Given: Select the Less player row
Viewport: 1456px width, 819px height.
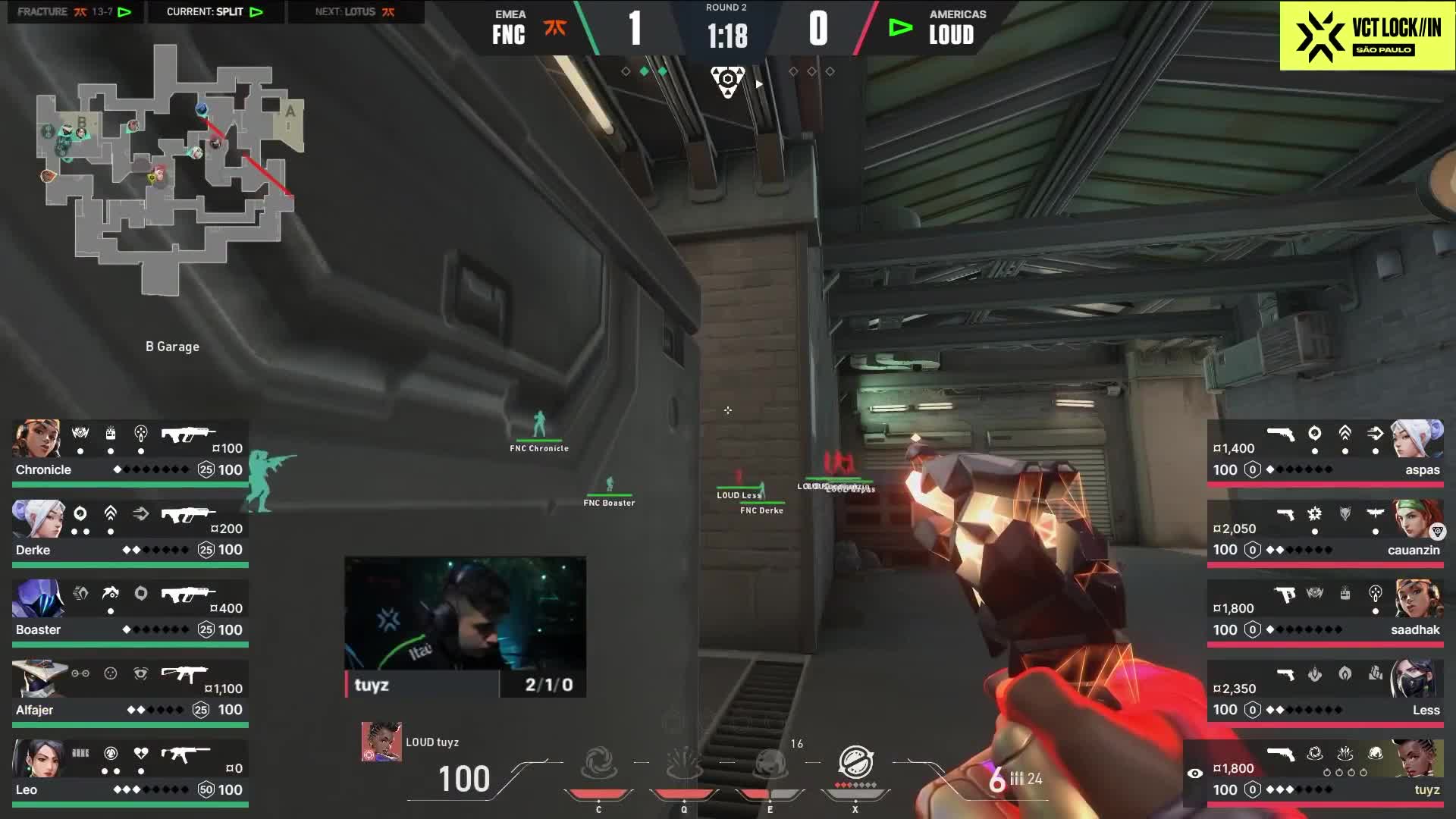Looking at the screenshot, I should [1325, 692].
